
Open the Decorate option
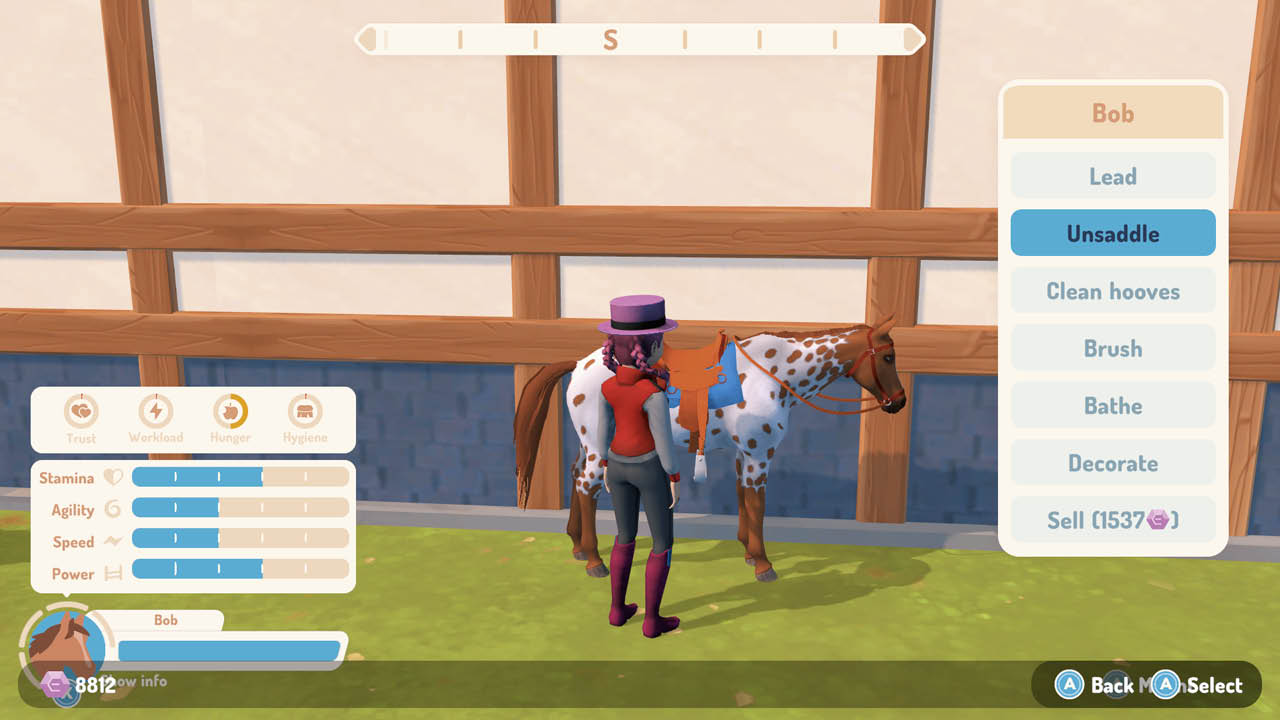pos(1113,462)
